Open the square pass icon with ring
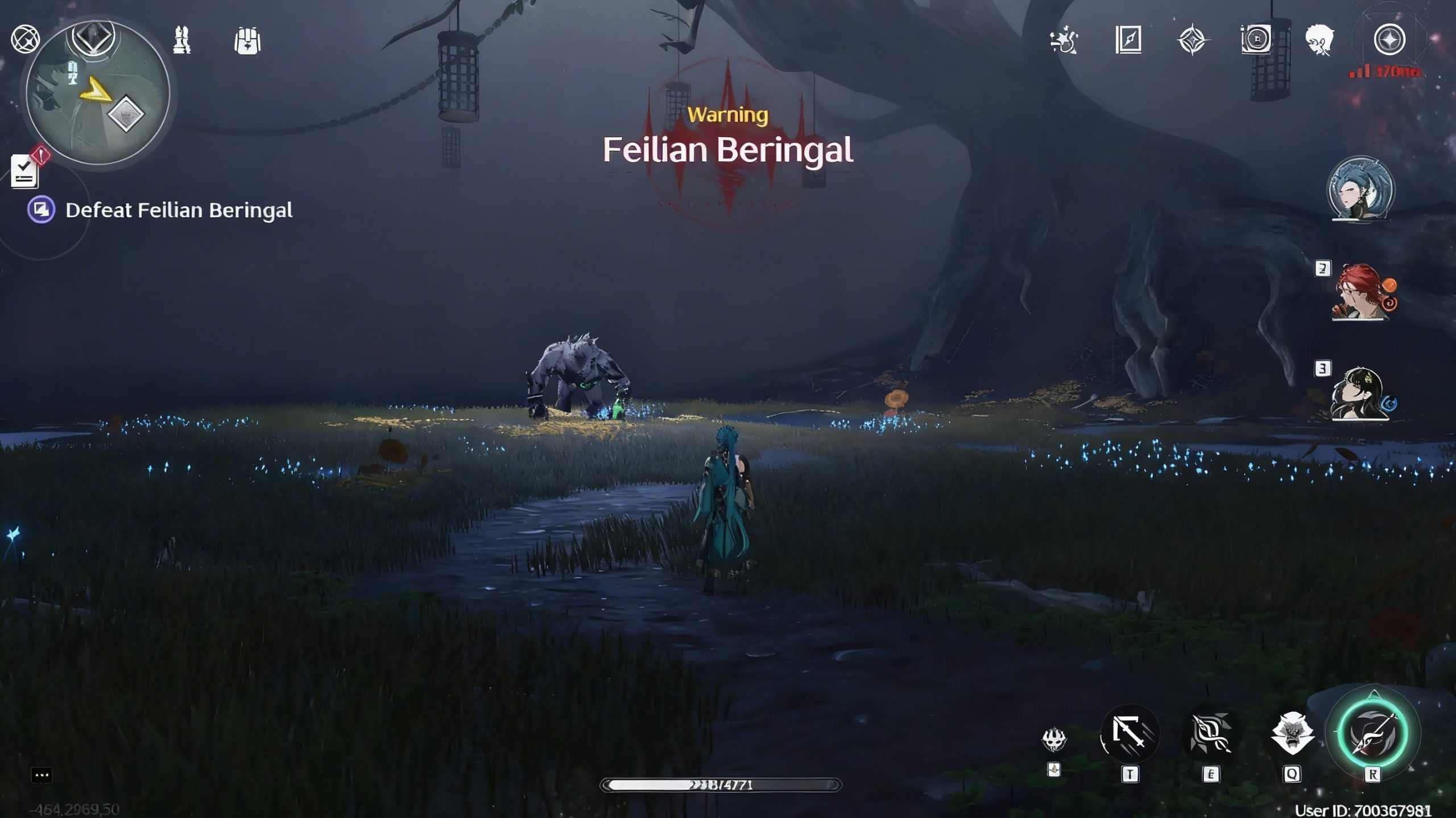Image resolution: width=1456 pixels, height=818 pixels. [1256, 40]
